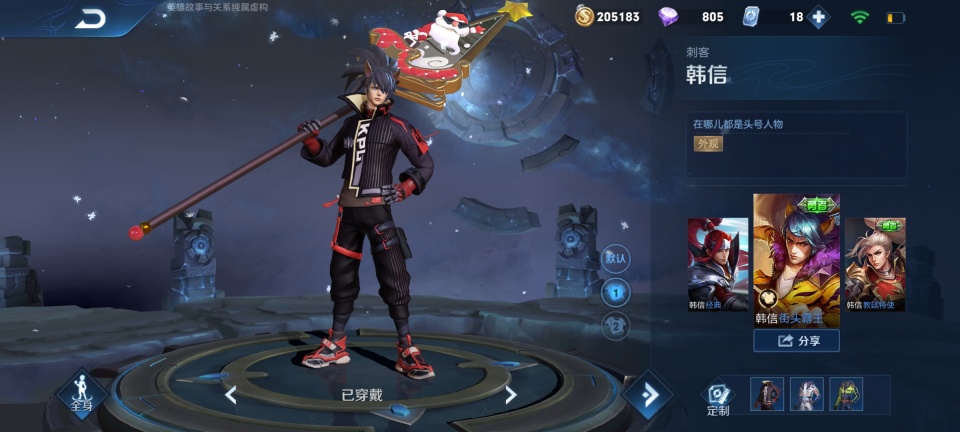Open the 外观 appearance tag
This screenshot has width=960, height=432.
[x=708, y=143]
